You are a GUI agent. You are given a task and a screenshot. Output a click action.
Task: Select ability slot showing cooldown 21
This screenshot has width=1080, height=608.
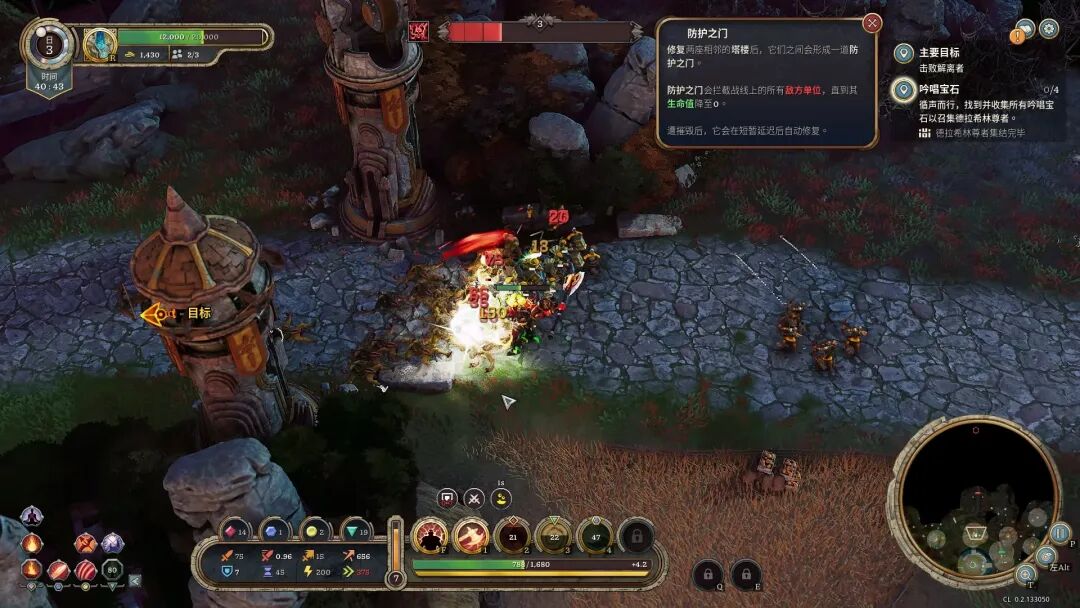pyautogui.click(x=512, y=536)
